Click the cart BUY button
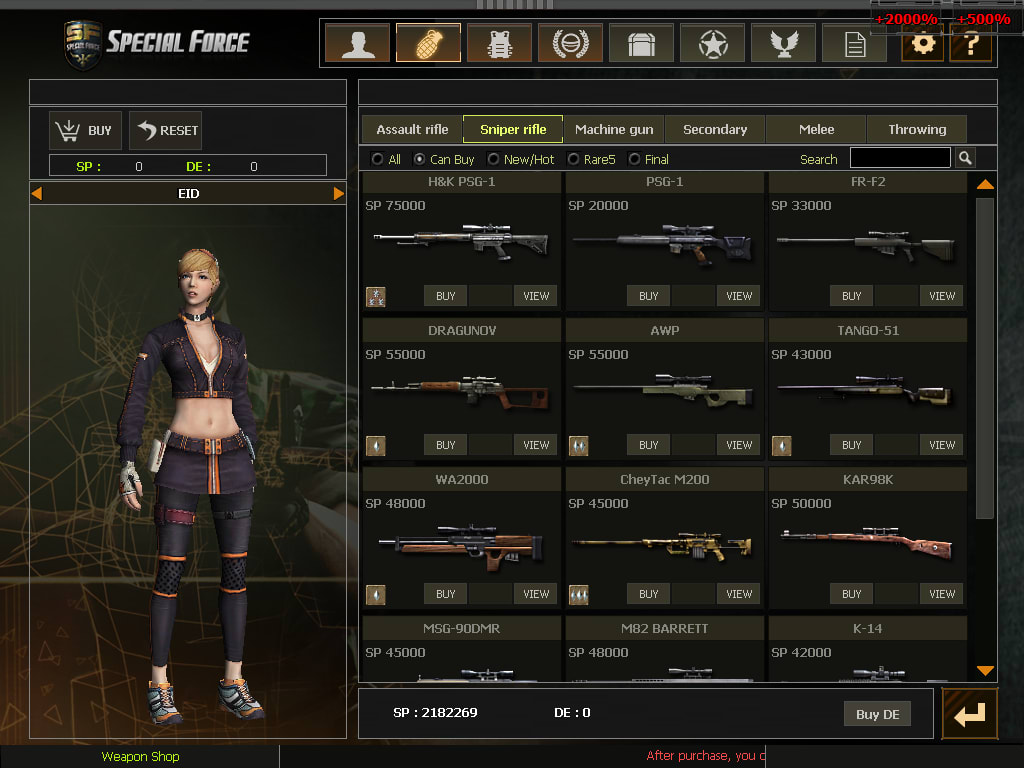The width and height of the screenshot is (1024, 768). pos(86,130)
